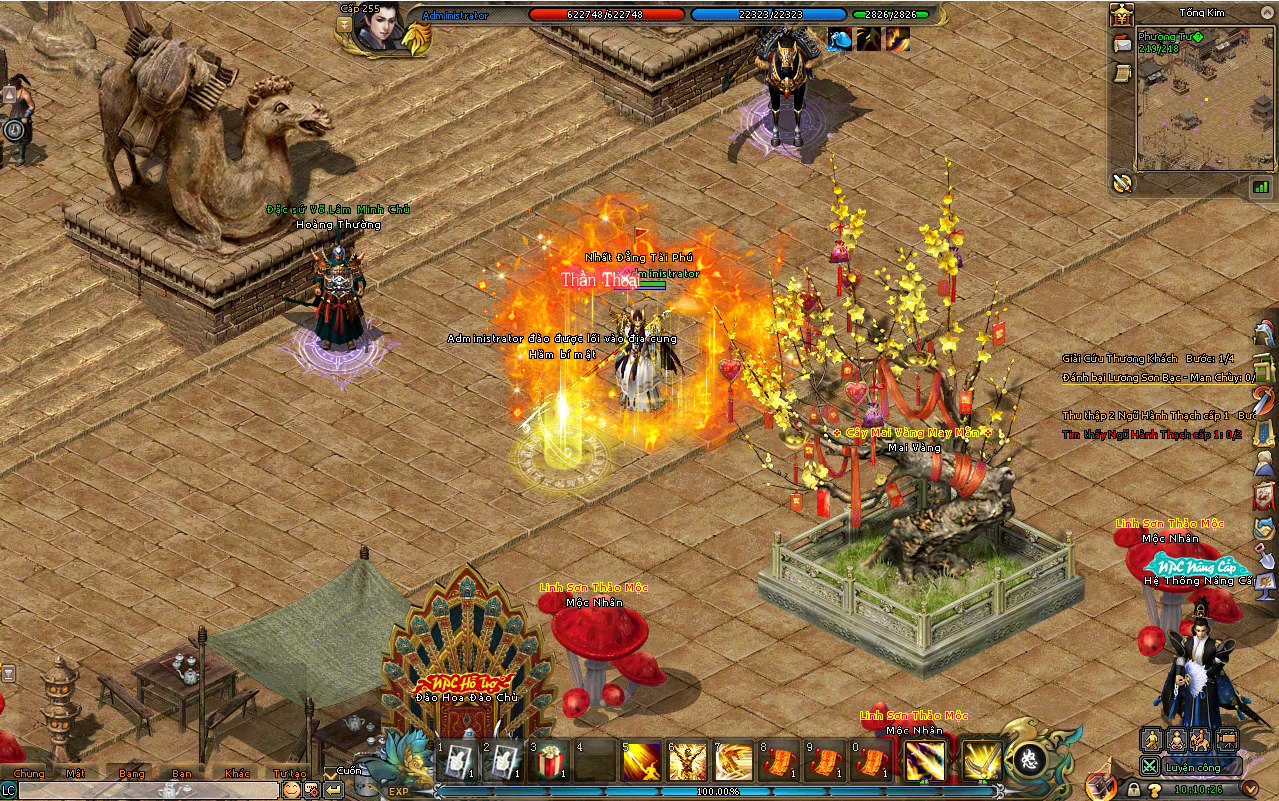The image size is (1279, 801).
Task: Activate the golden winged warrior skill in slot 6
Action: click(687, 762)
